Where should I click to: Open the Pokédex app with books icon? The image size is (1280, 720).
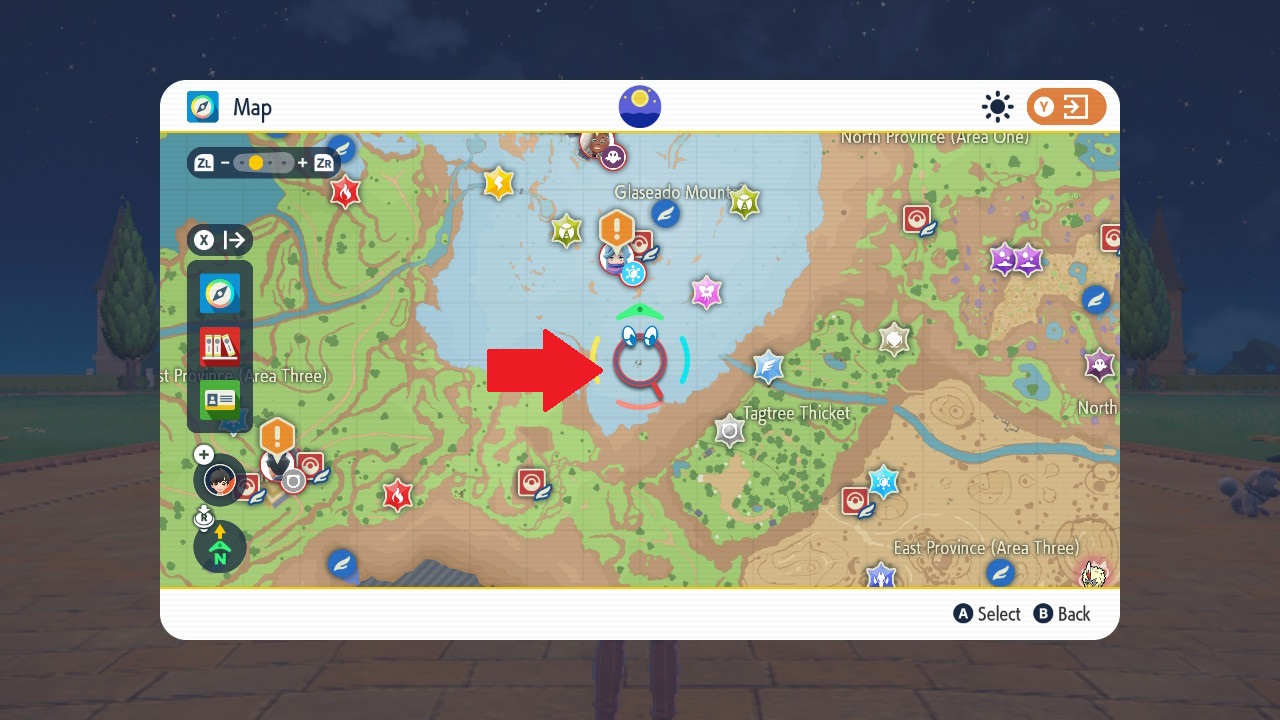pos(220,347)
